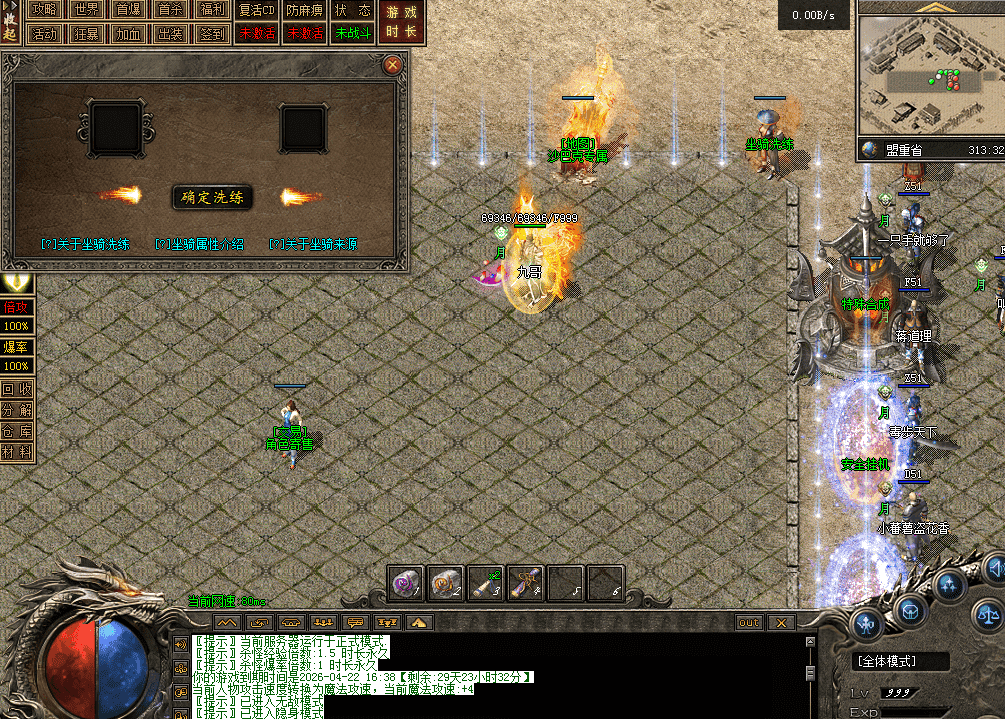Open the 游戏时长 playtime panel

[402, 22]
